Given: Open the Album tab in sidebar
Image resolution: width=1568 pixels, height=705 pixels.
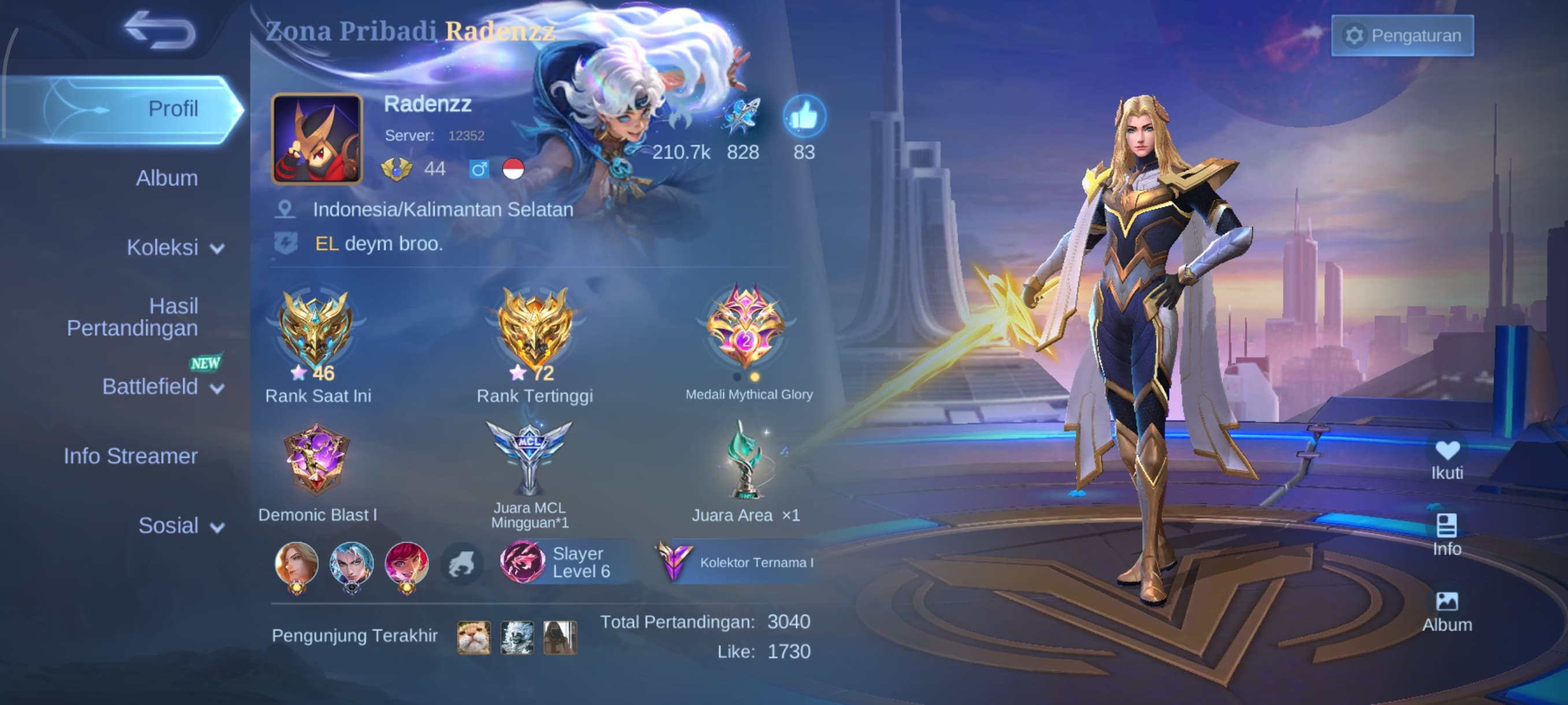Looking at the screenshot, I should click(x=166, y=178).
